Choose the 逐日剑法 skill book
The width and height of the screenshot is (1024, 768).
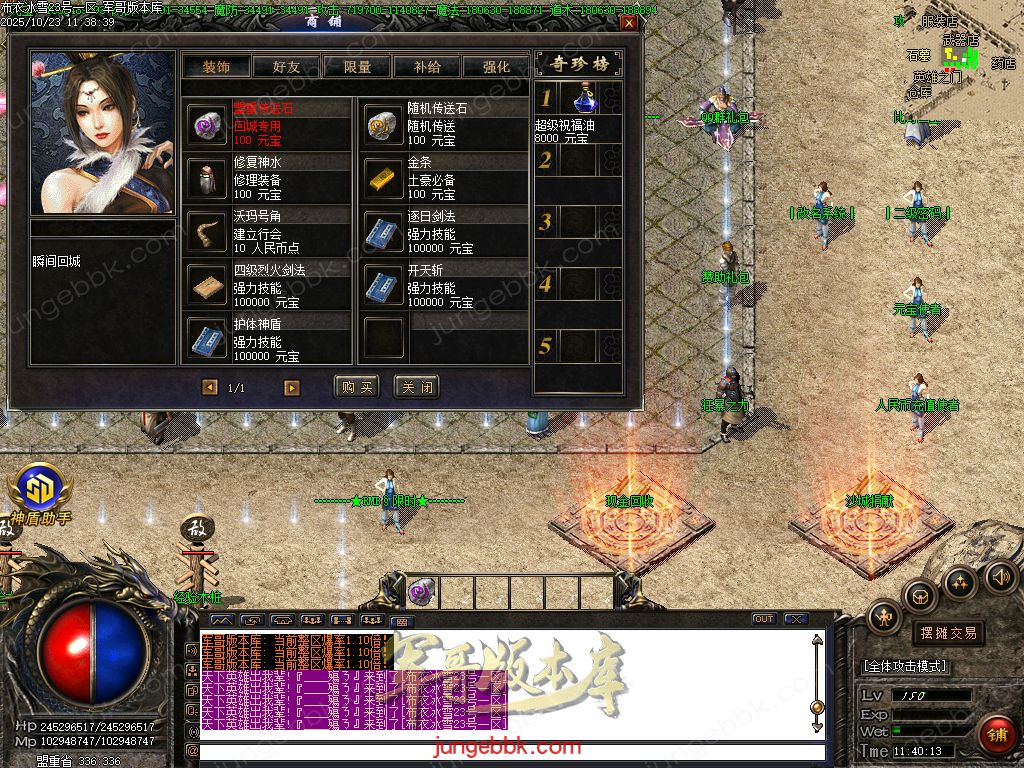[382, 232]
